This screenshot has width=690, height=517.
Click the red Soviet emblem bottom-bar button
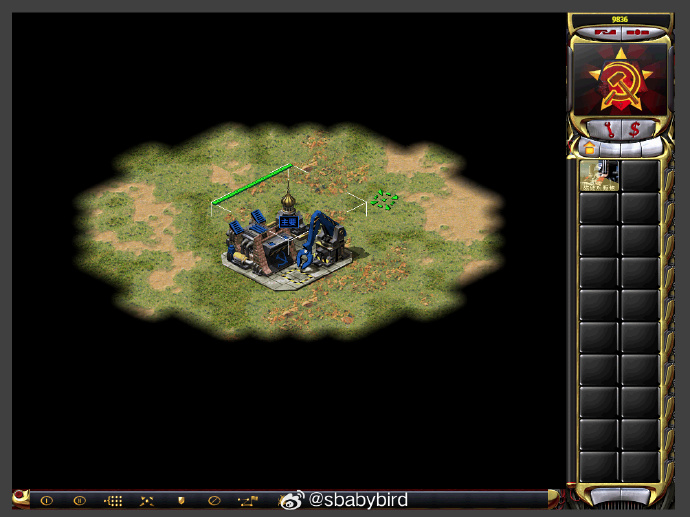(20, 496)
